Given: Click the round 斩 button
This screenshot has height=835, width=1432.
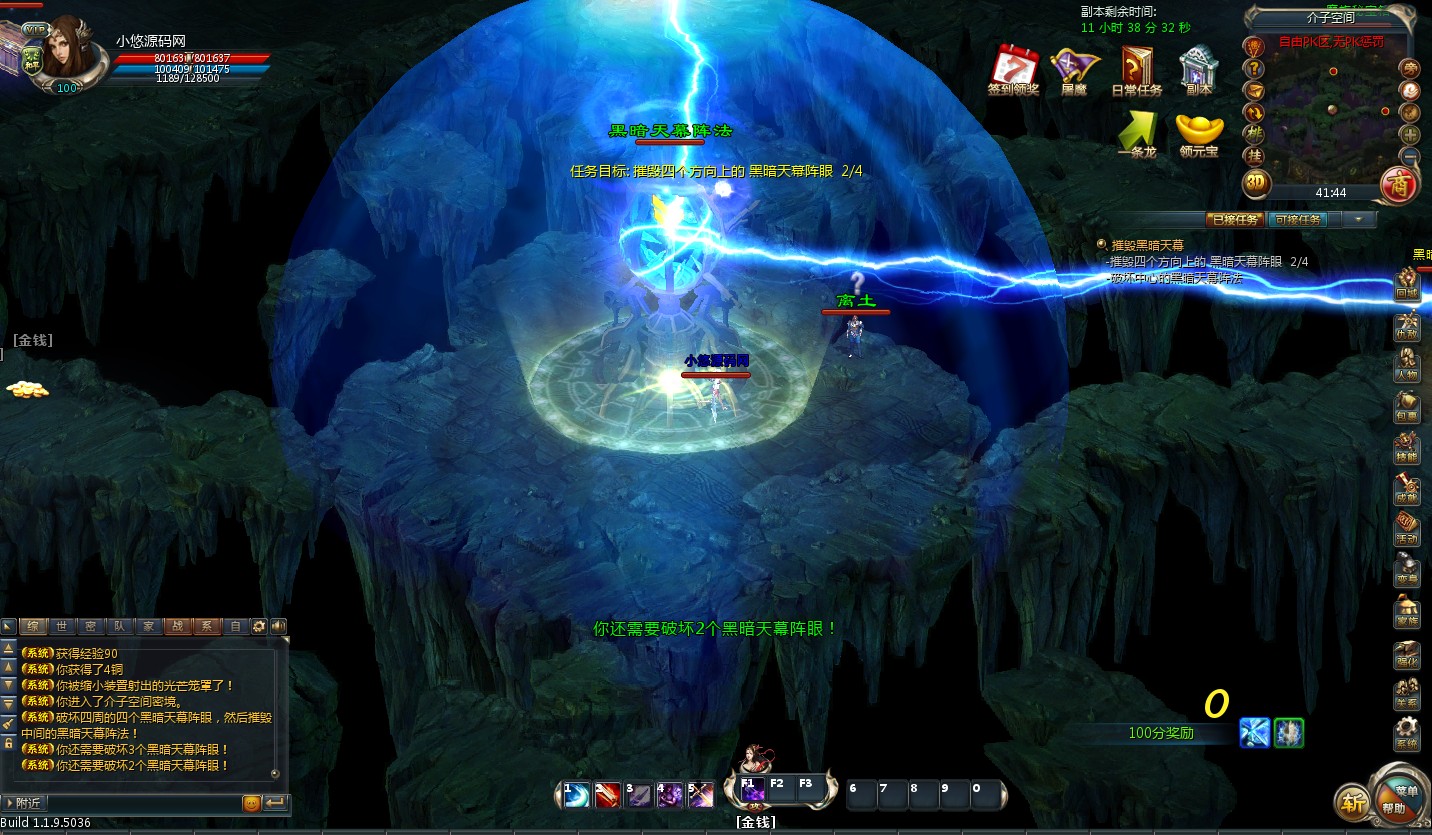Looking at the screenshot, I should [x=1352, y=802].
